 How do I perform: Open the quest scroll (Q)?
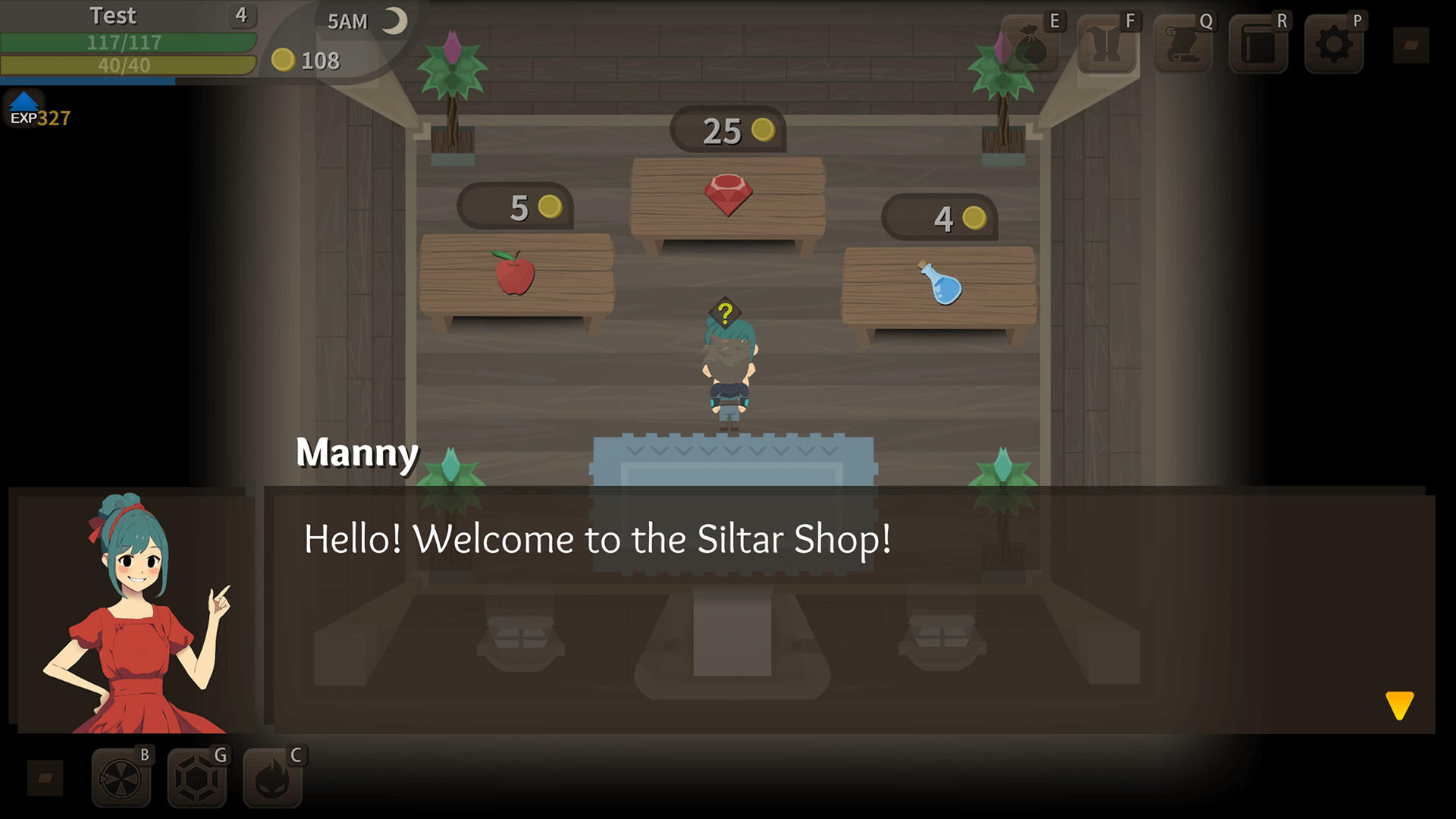(1181, 47)
